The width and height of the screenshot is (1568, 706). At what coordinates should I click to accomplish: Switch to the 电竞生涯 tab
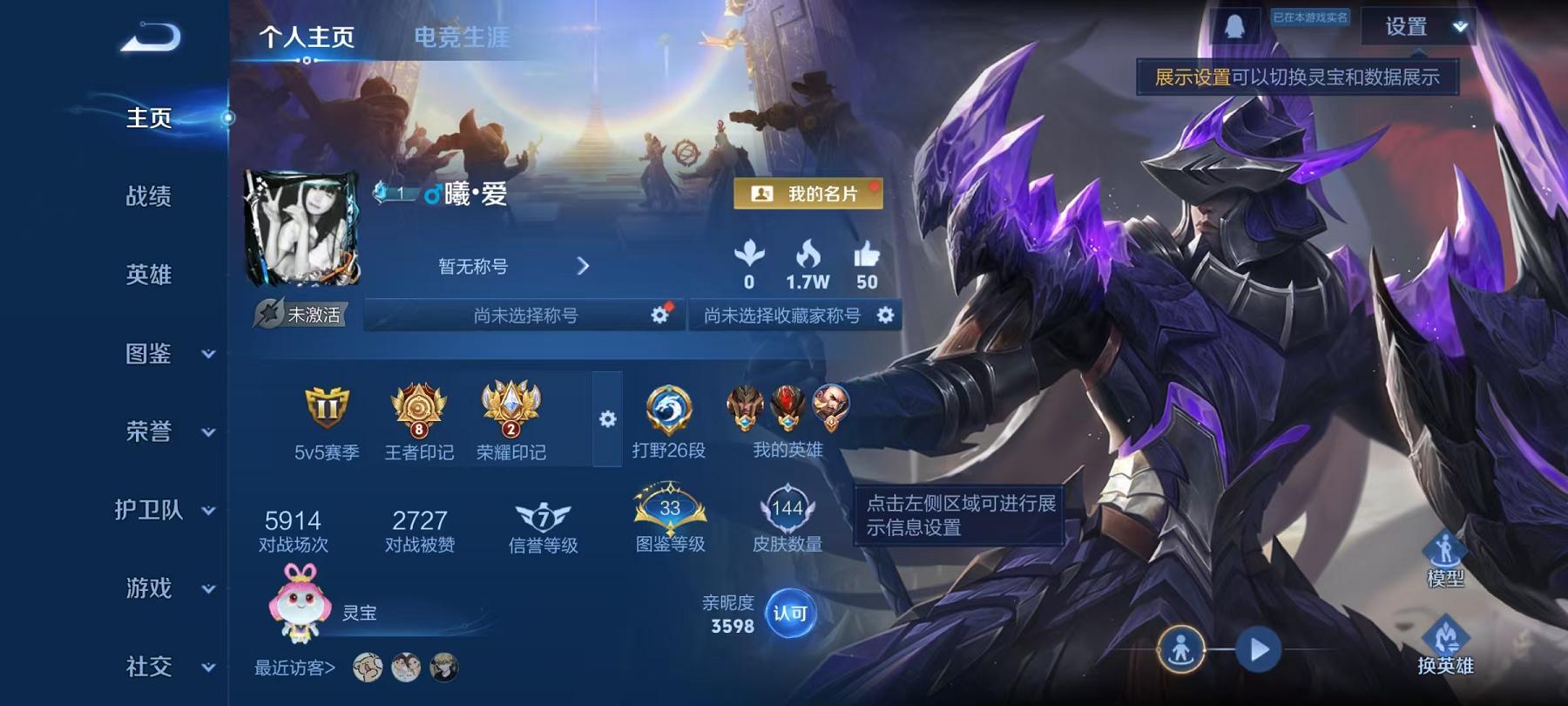click(x=463, y=38)
